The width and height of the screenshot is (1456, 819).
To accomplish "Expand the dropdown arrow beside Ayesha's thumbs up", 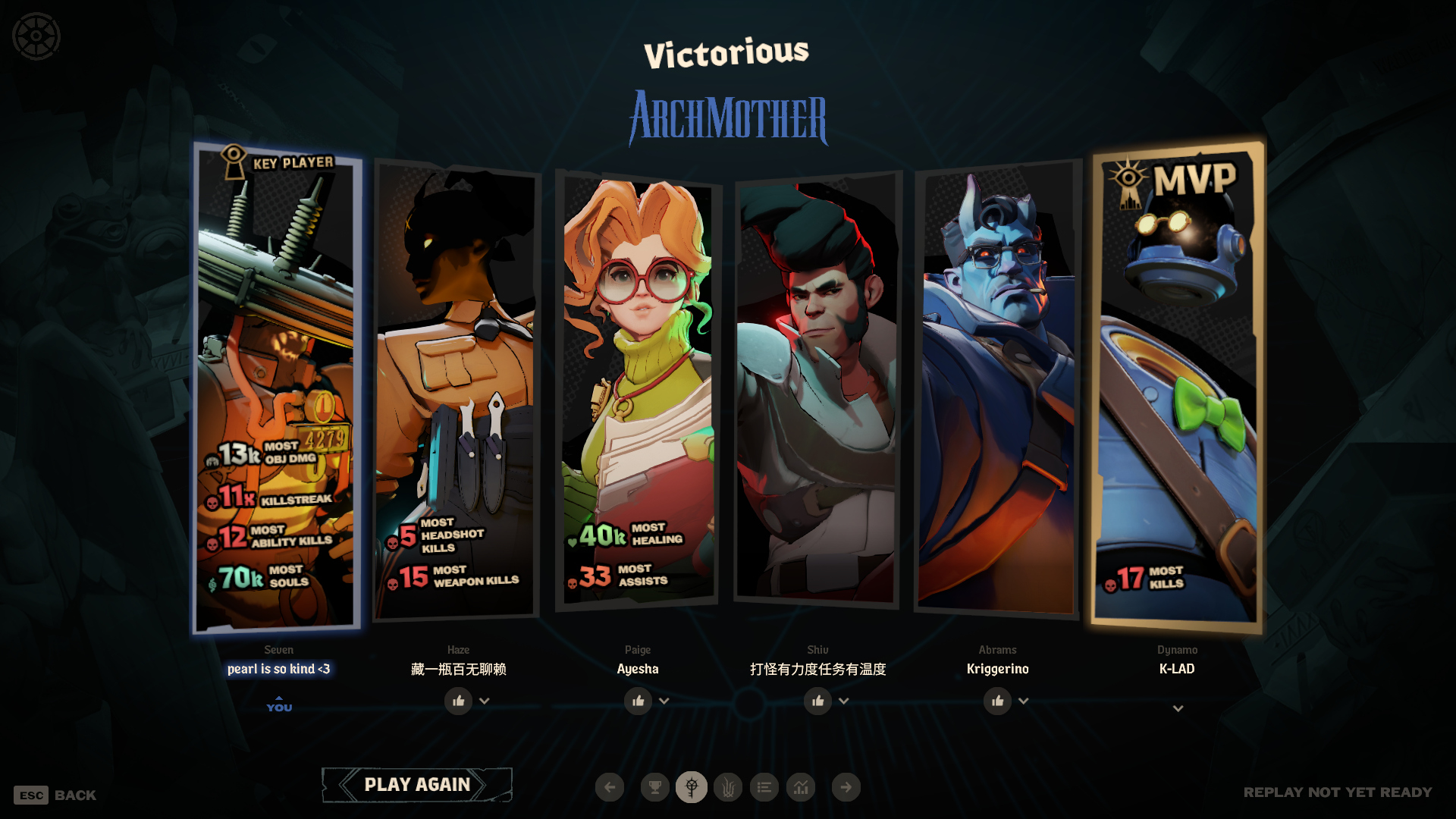I will pos(664,701).
